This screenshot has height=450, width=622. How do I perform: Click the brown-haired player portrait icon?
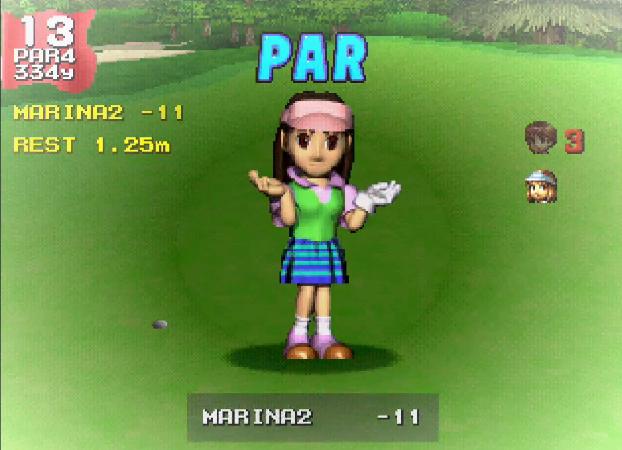point(541,140)
